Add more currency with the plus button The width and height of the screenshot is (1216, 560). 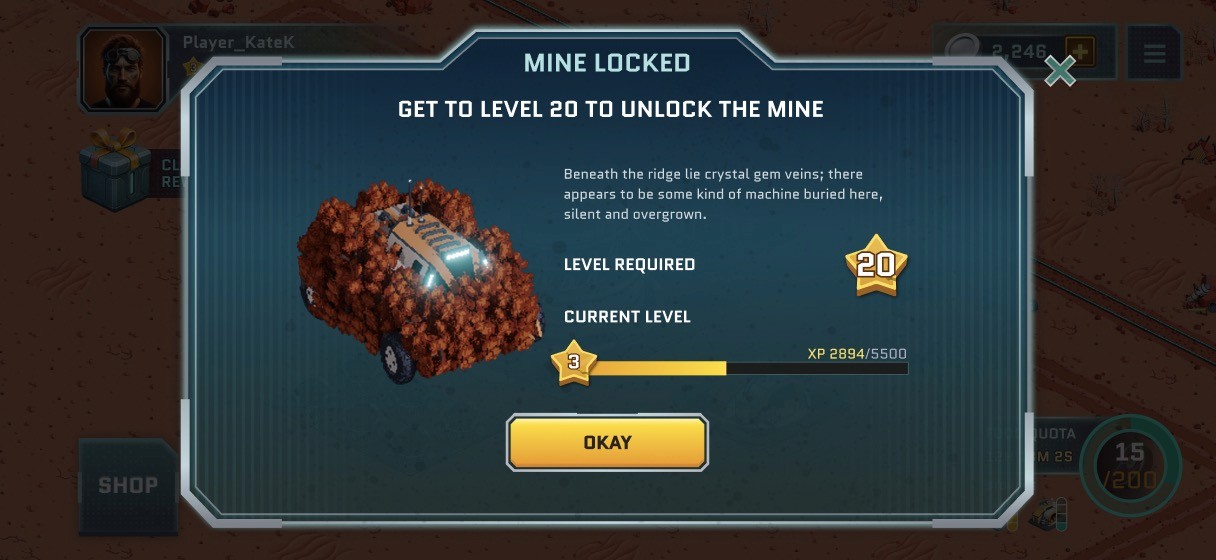pos(1080,51)
